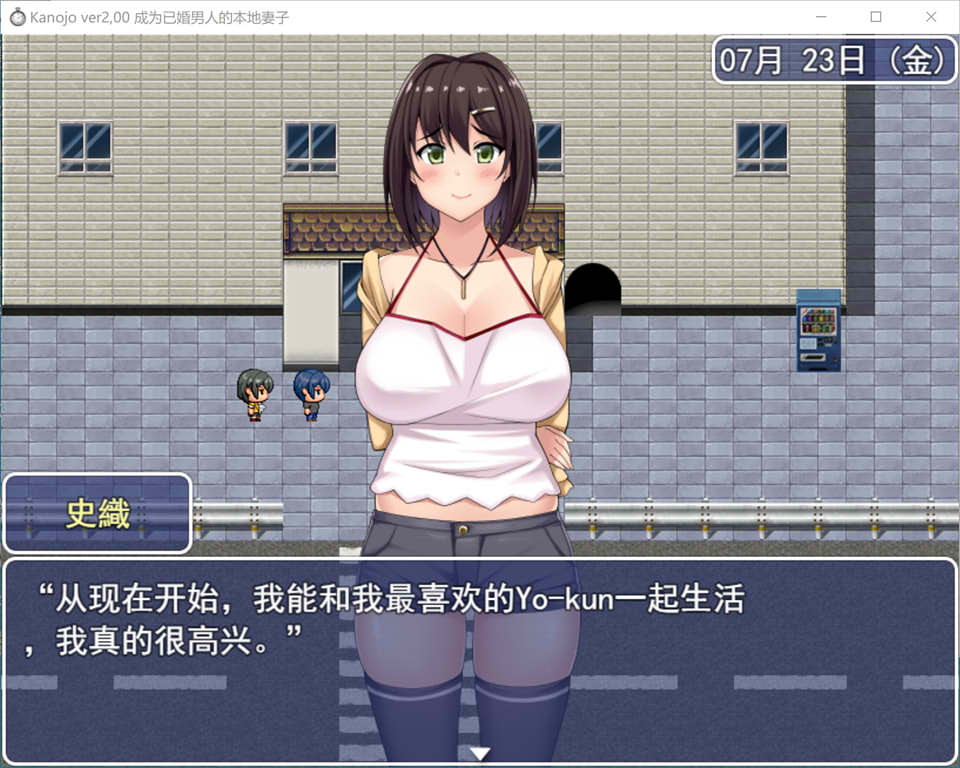Close the Kanojo game window
Image resolution: width=960 pixels, height=768 pixels.
coord(930,17)
